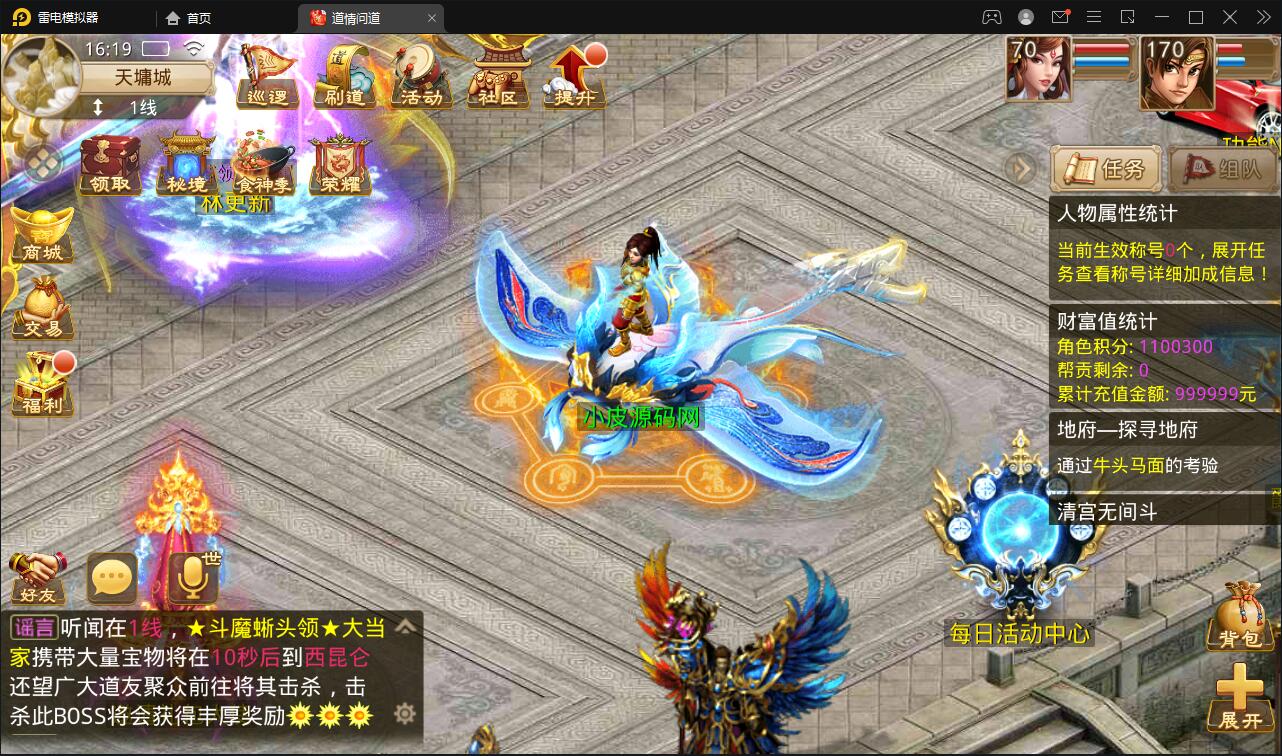The width and height of the screenshot is (1282, 756).
Task: Toggle the world voice microphone
Action: pyautogui.click(x=191, y=577)
